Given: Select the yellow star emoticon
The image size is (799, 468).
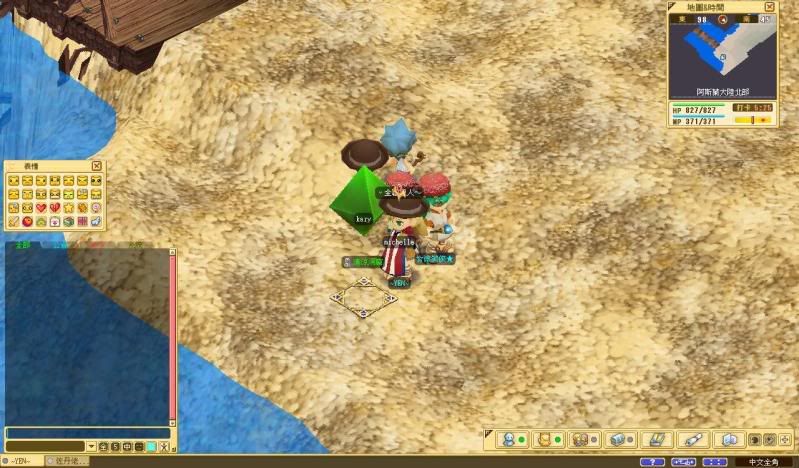Looking at the screenshot, I should (68, 207).
